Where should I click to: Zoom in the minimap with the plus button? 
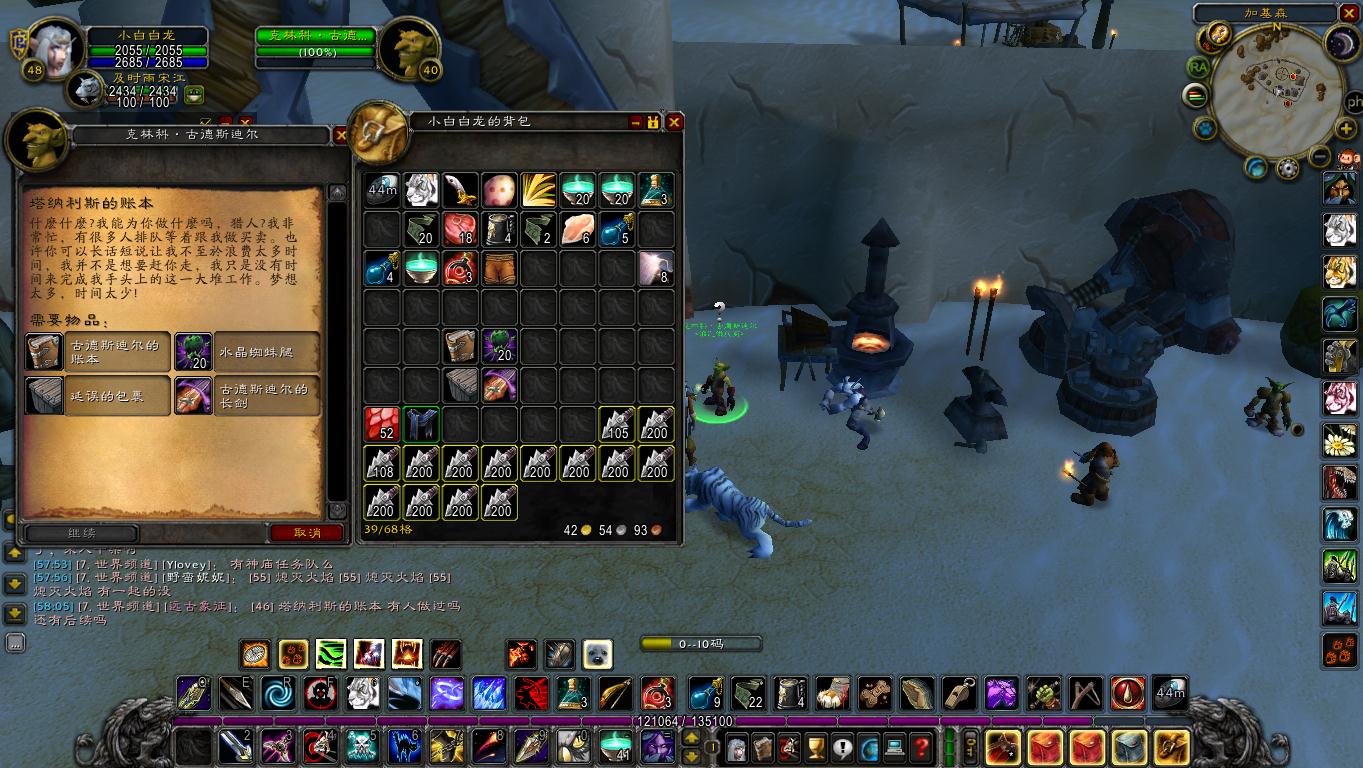point(1346,129)
